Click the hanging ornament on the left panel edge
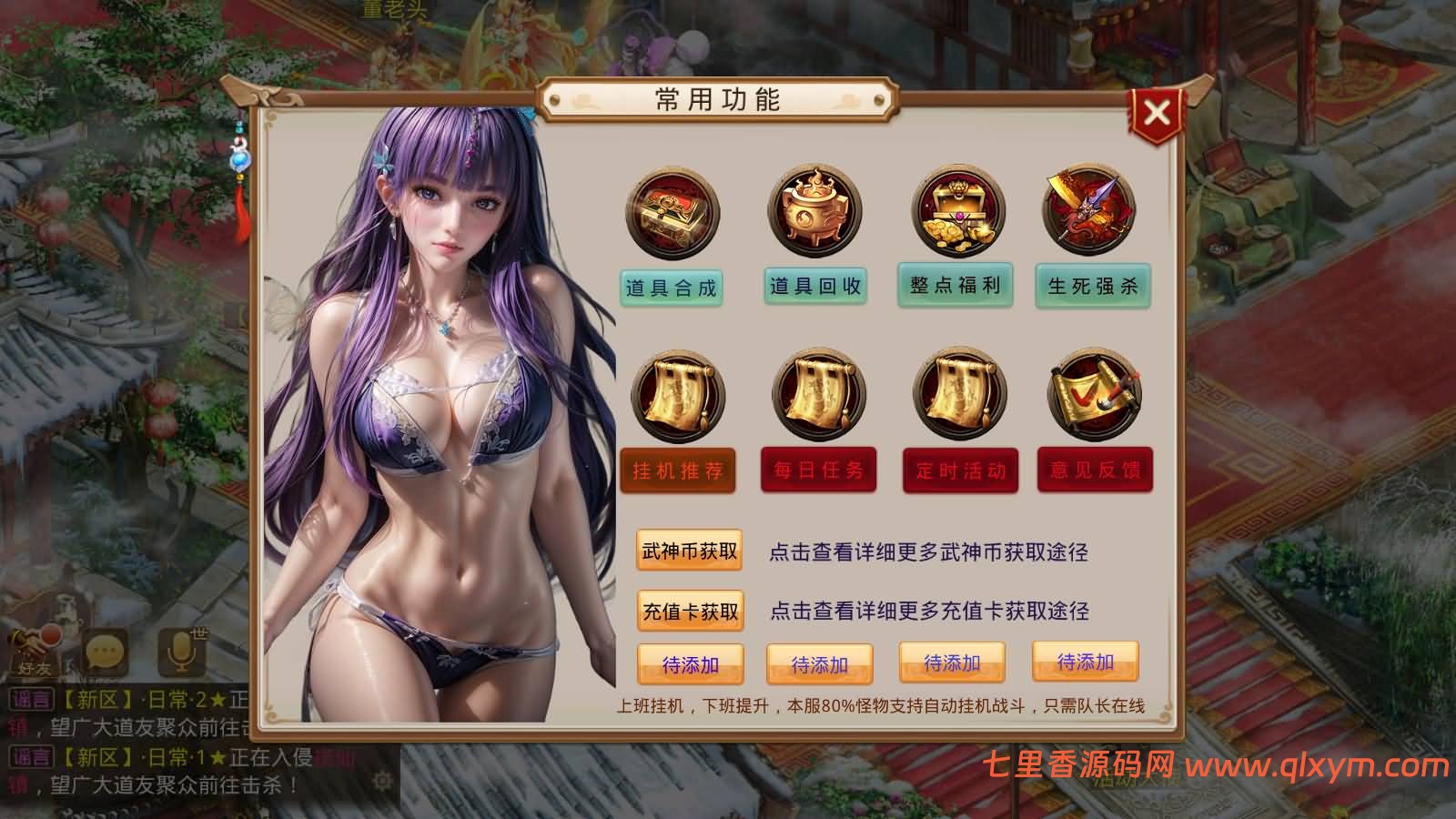The image size is (1456, 819). click(x=238, y=159)
